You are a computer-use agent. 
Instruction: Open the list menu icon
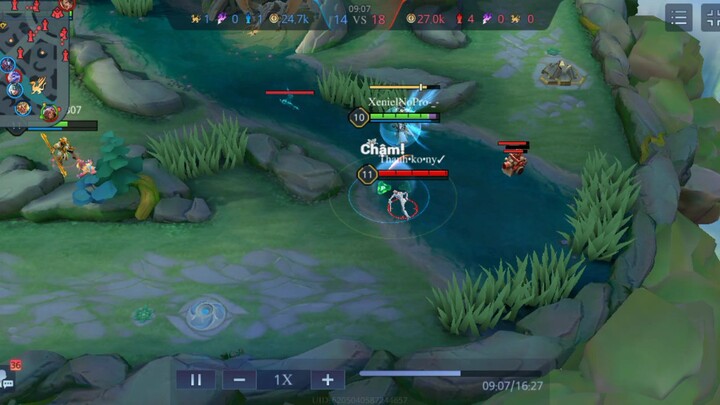(x=679, y=18)
